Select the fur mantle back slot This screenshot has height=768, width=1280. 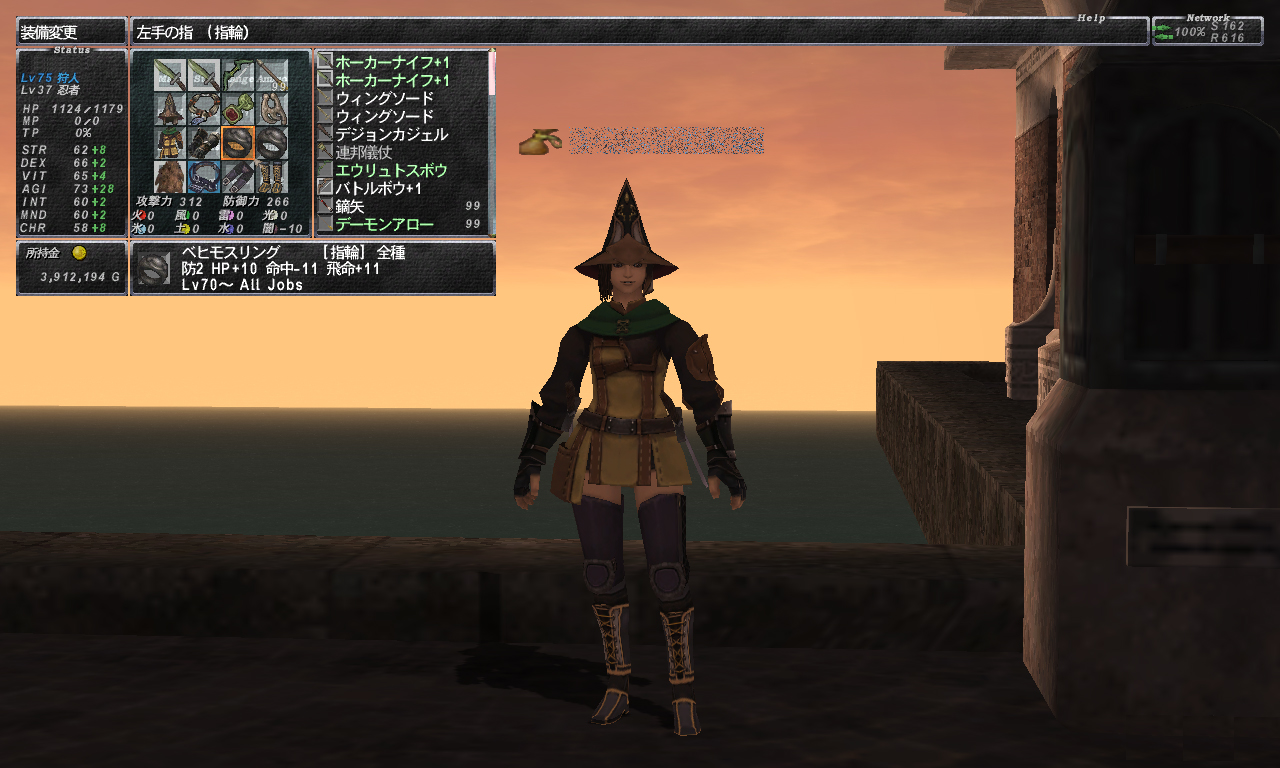click(x=170, y=177)
